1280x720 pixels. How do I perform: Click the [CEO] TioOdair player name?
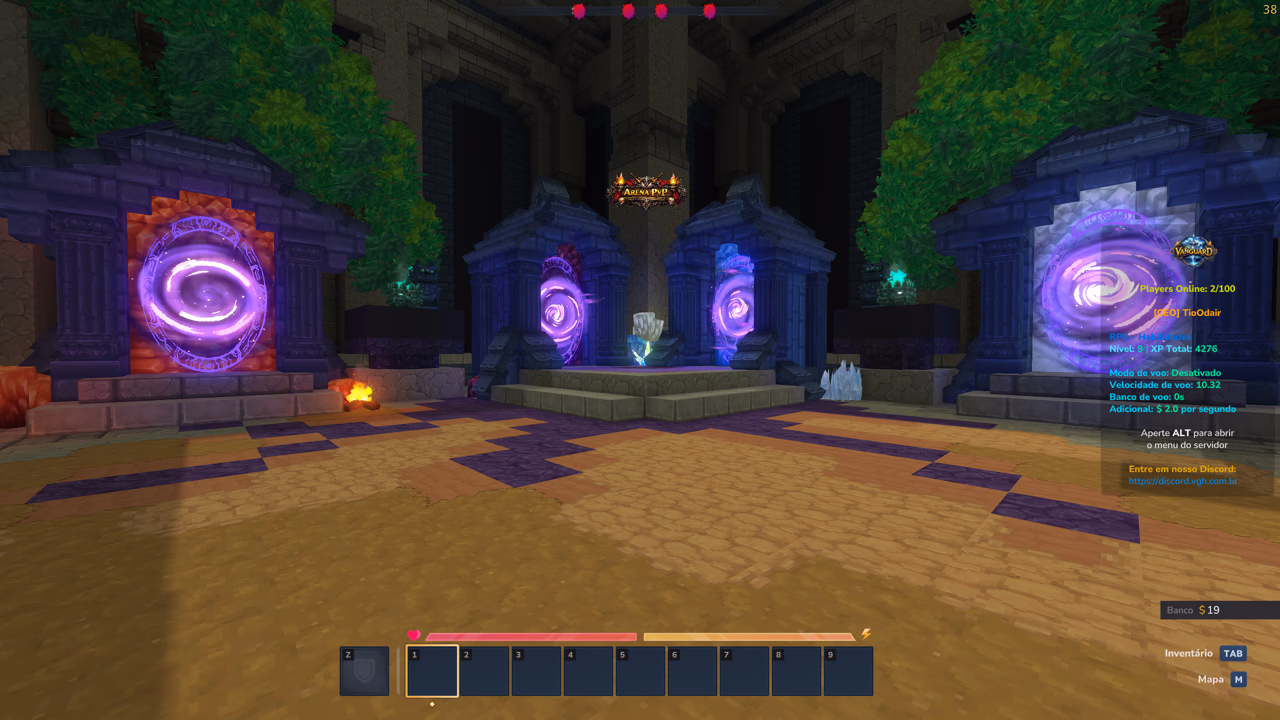(x=1187, y=312)
